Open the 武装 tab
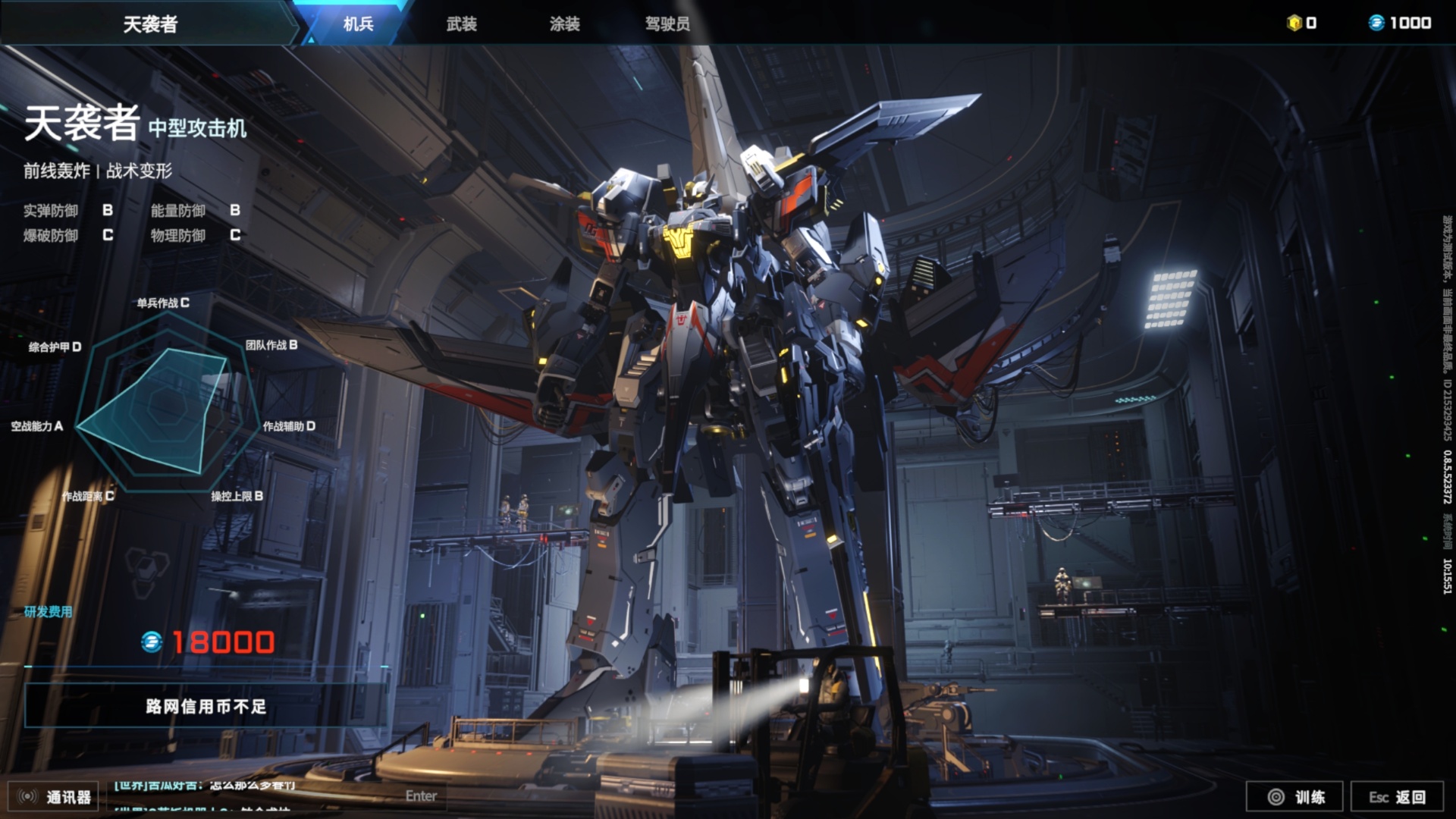 pyautogui.click(x=461, y=24)
